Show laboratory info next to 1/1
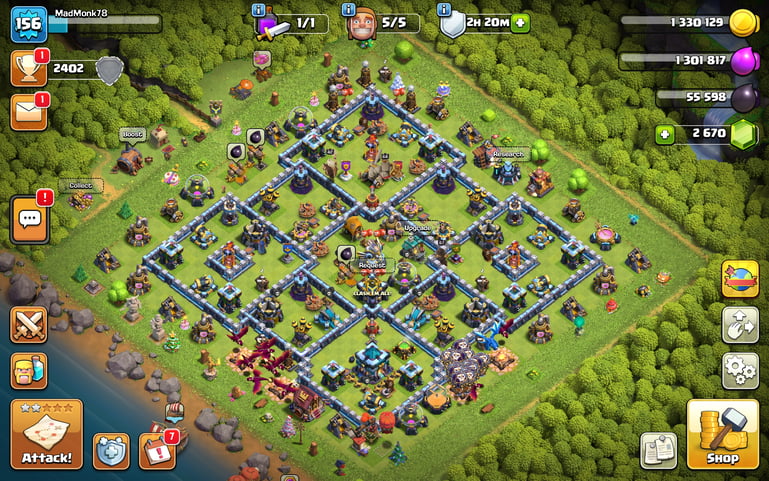The width and height of the screenshot is (769, 481). click(x=262, y=9)
